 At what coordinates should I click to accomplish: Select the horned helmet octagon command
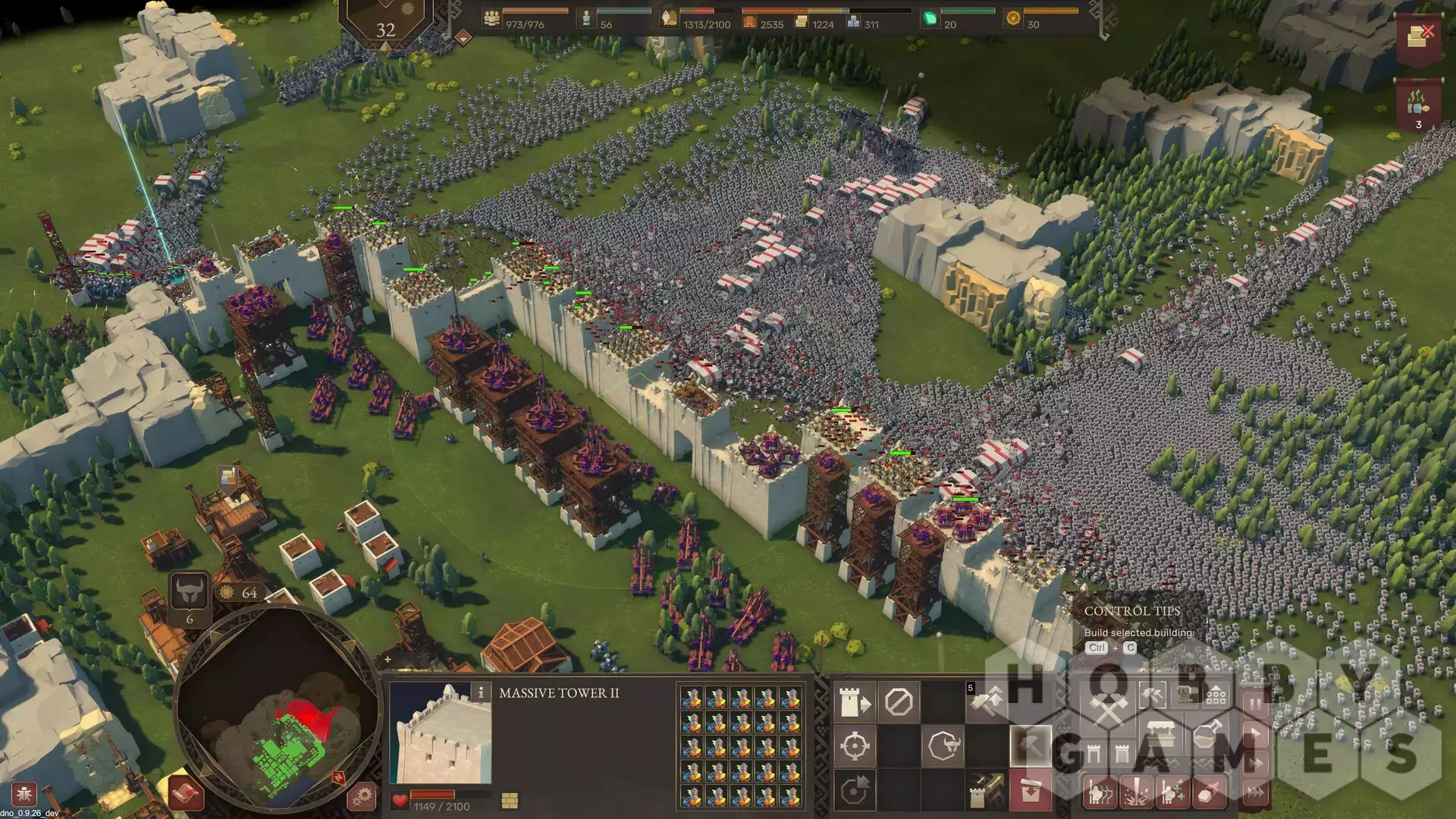943,746
